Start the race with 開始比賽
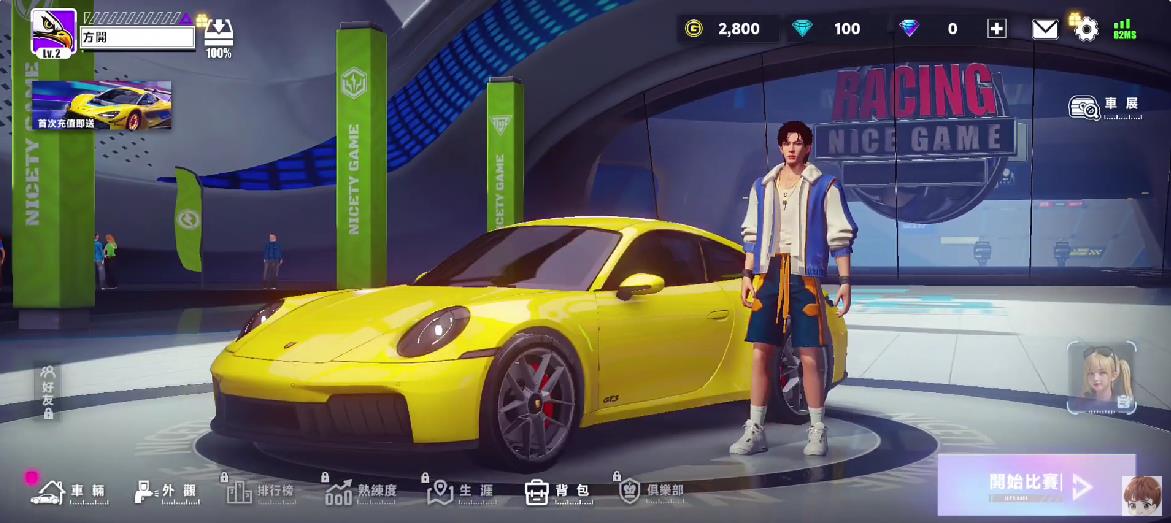The width and height of the screenshot is (1171, 523). 1036,485
